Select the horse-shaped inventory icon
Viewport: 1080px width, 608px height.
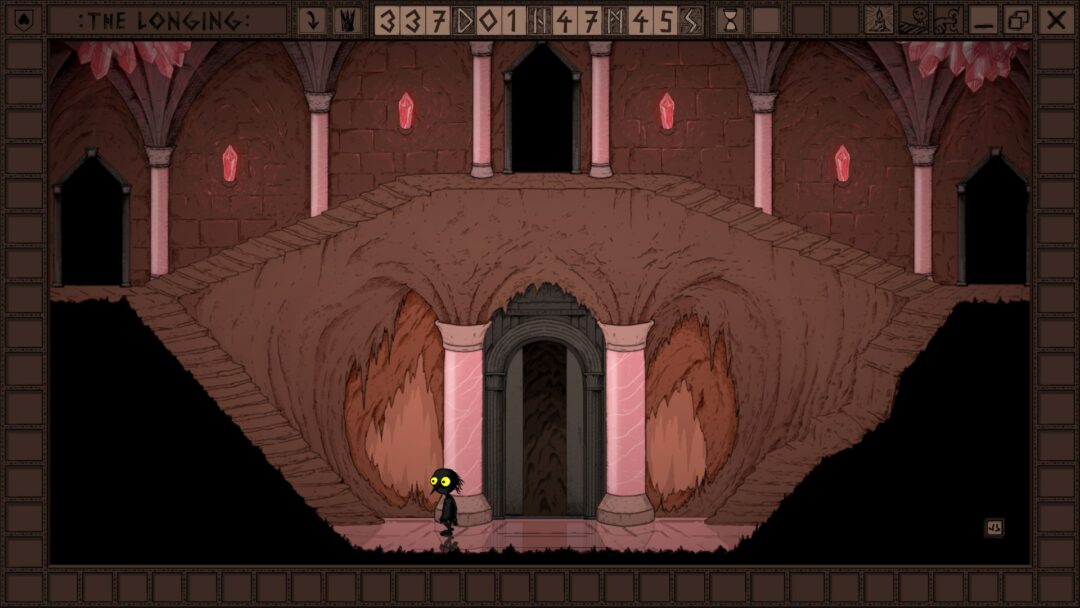tap(947, 20)
